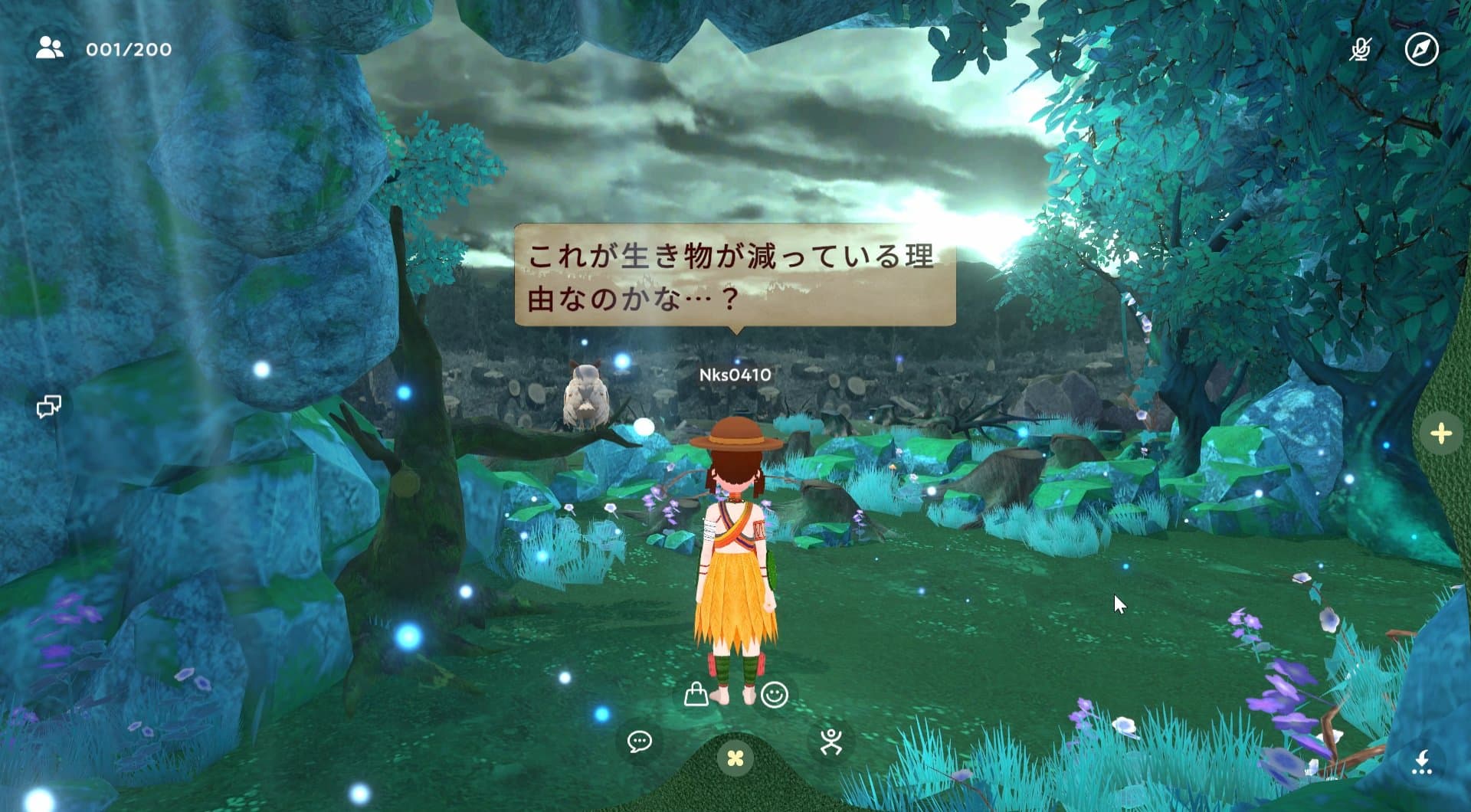Screen dimensions: 1471x812
Task: Mute your microphone
Action: tap(1361, 51)
